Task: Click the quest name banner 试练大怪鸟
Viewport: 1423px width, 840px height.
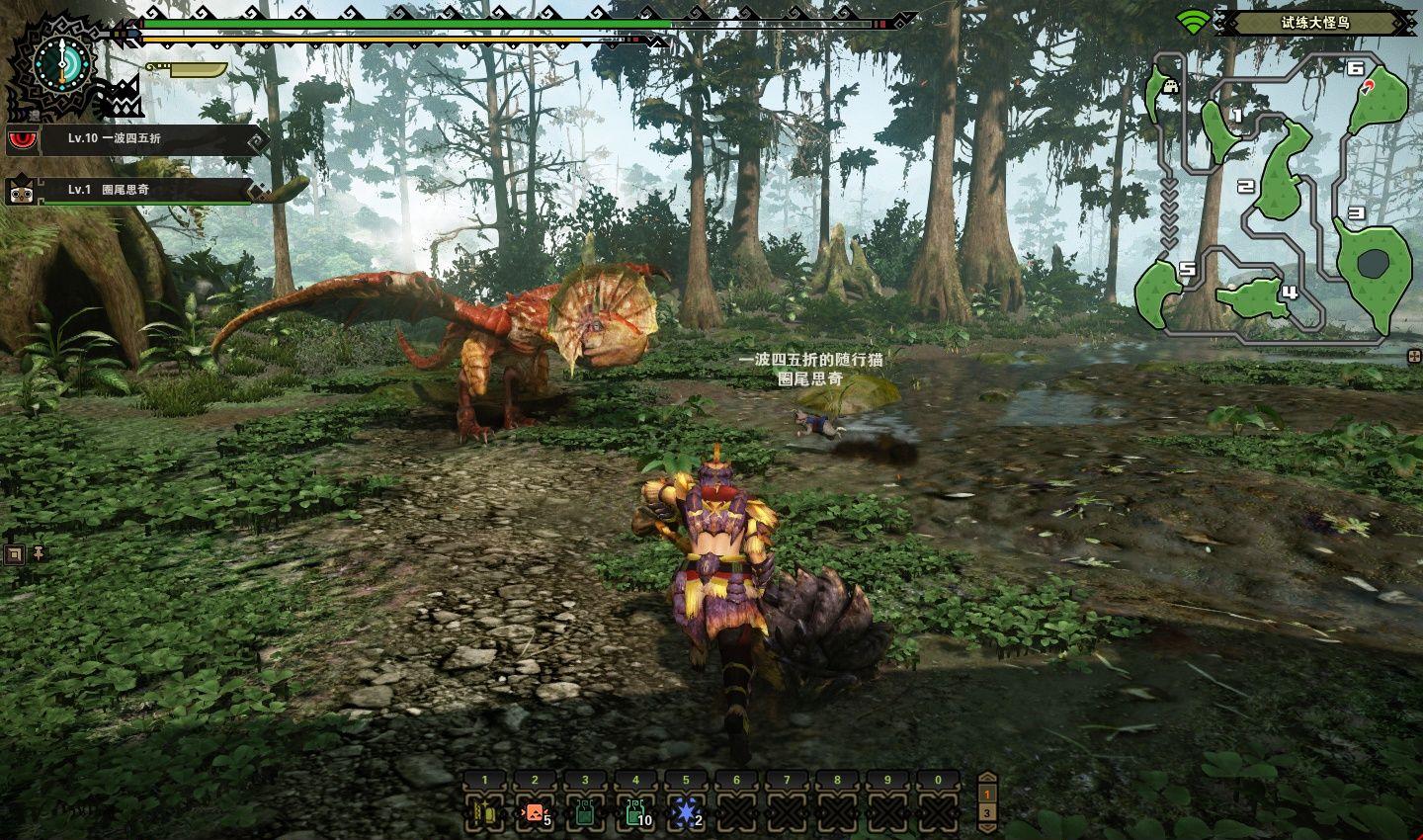Action: click(x=1314, y=22)
